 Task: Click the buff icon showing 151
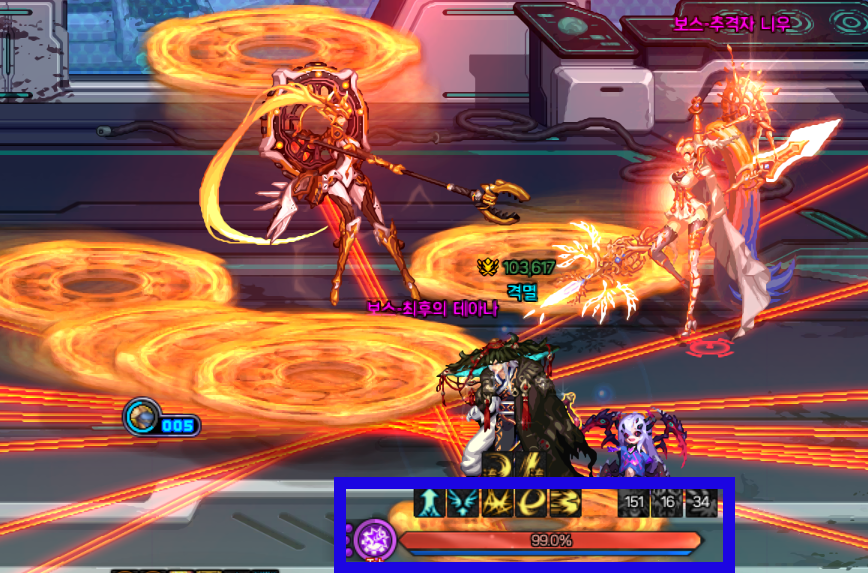633,502
